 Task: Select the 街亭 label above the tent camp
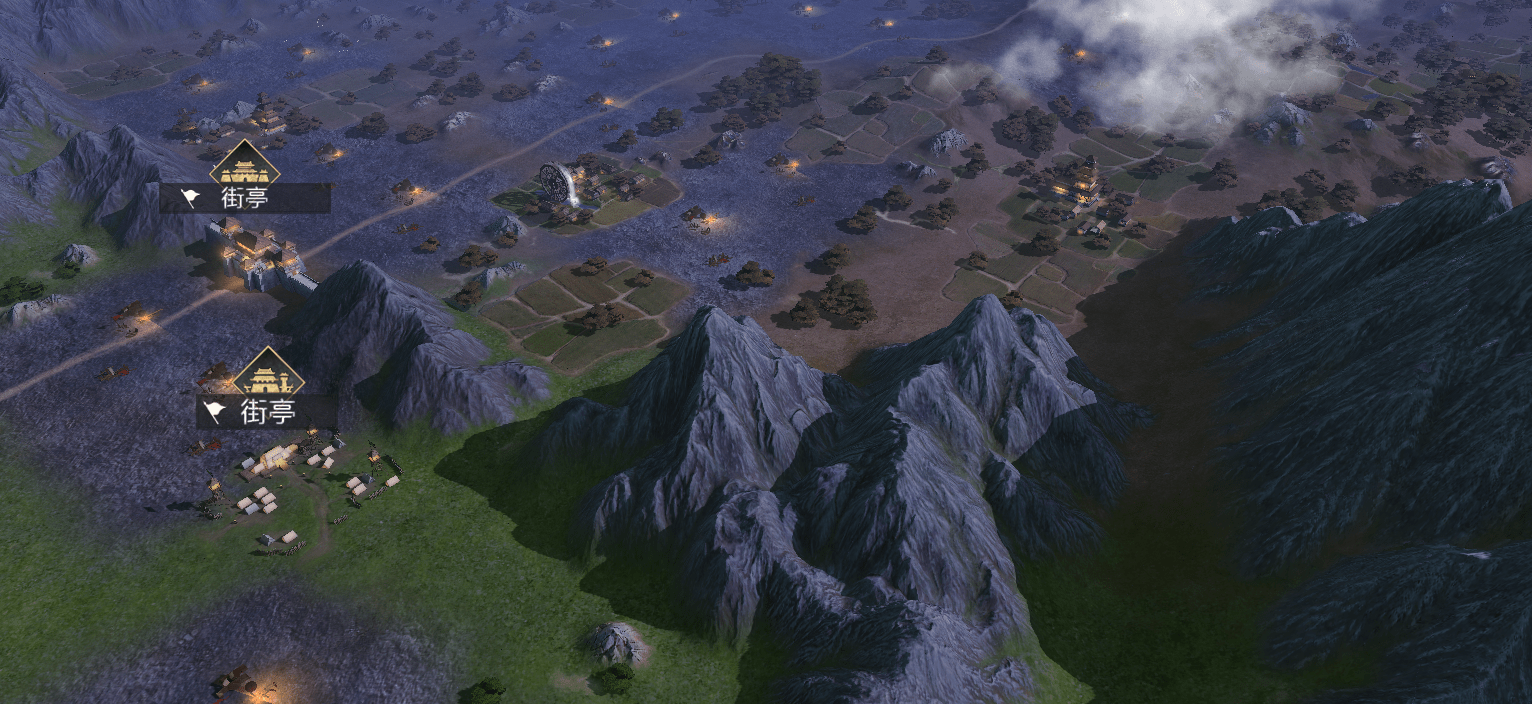(x=267, y=411)
